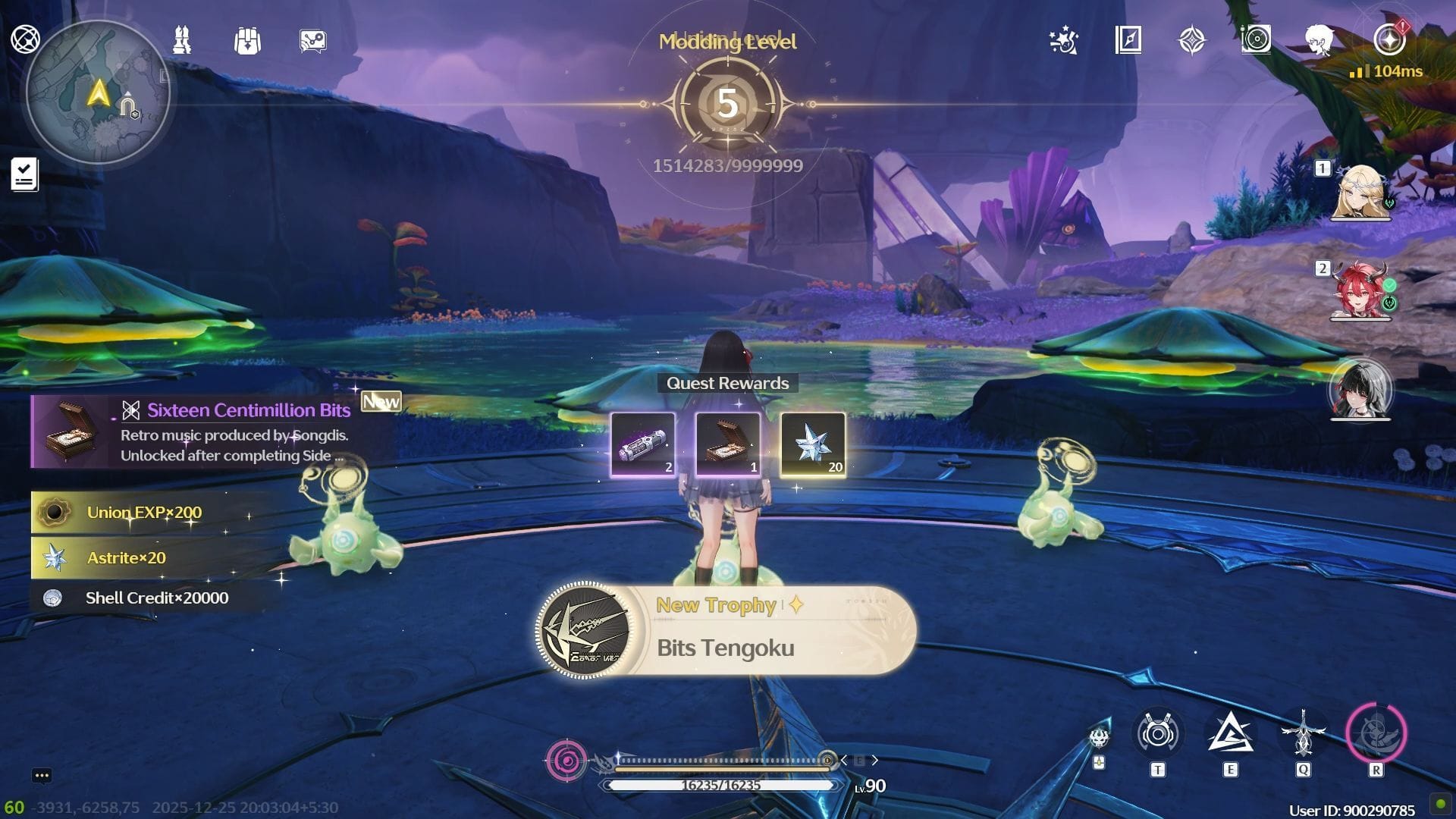Toggle the quest tracker checklist on left edge
1456x819 pixels.
[24, 173]
